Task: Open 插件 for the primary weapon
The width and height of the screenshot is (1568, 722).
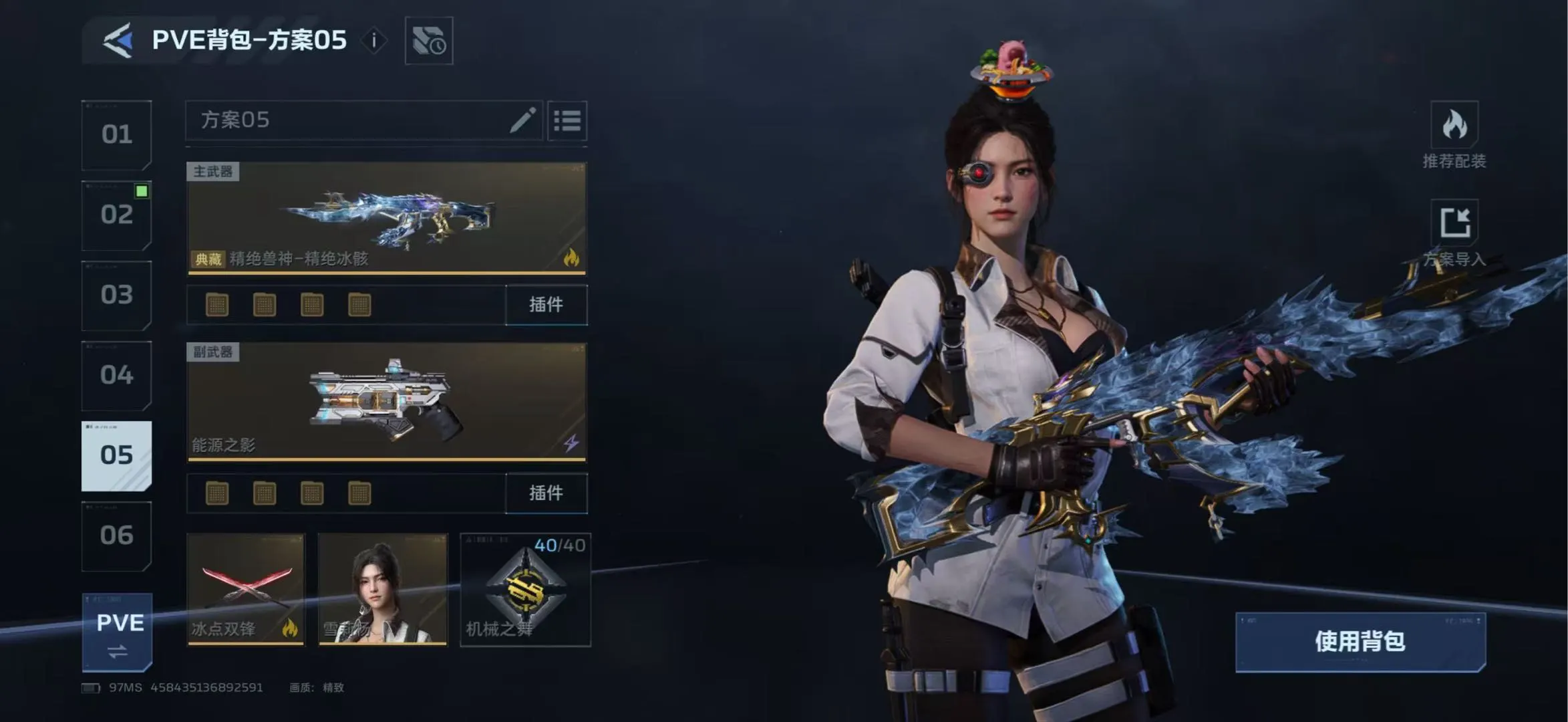Action: tap(546, 305)
